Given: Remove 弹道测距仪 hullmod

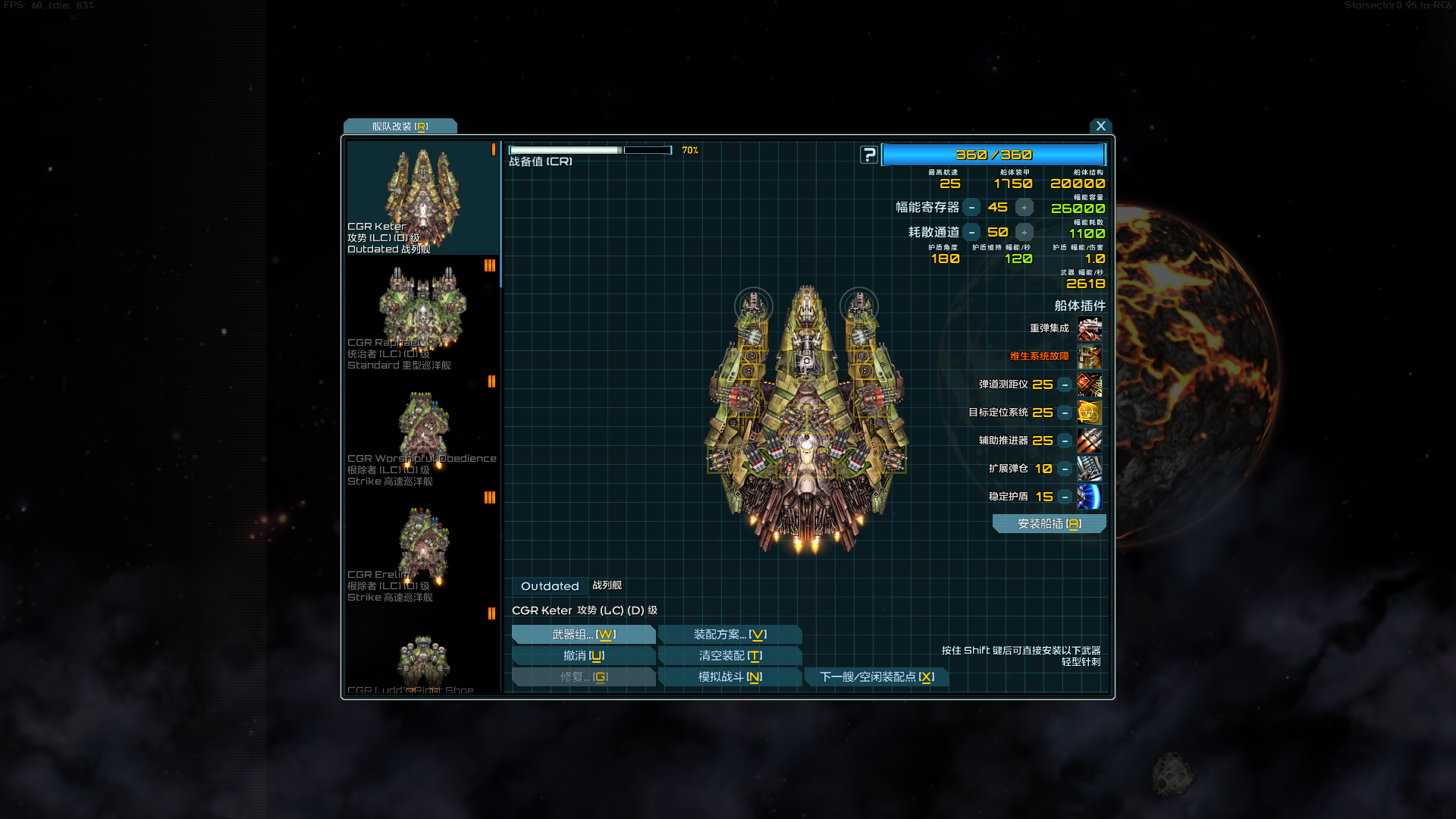Looking at the screenshot, I should (1065, 384).
